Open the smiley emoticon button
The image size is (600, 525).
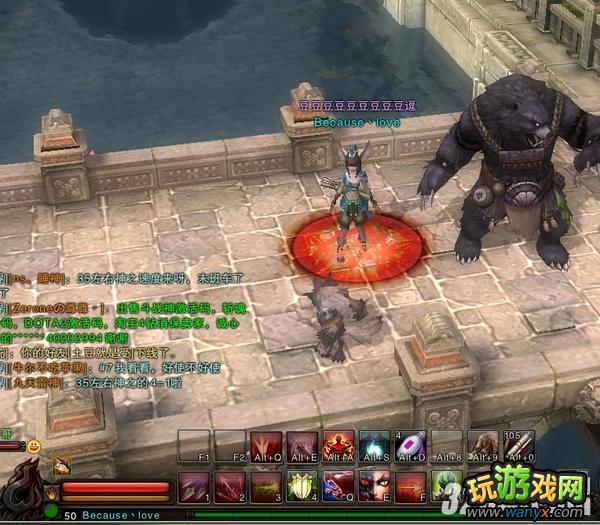pos(34,445)
